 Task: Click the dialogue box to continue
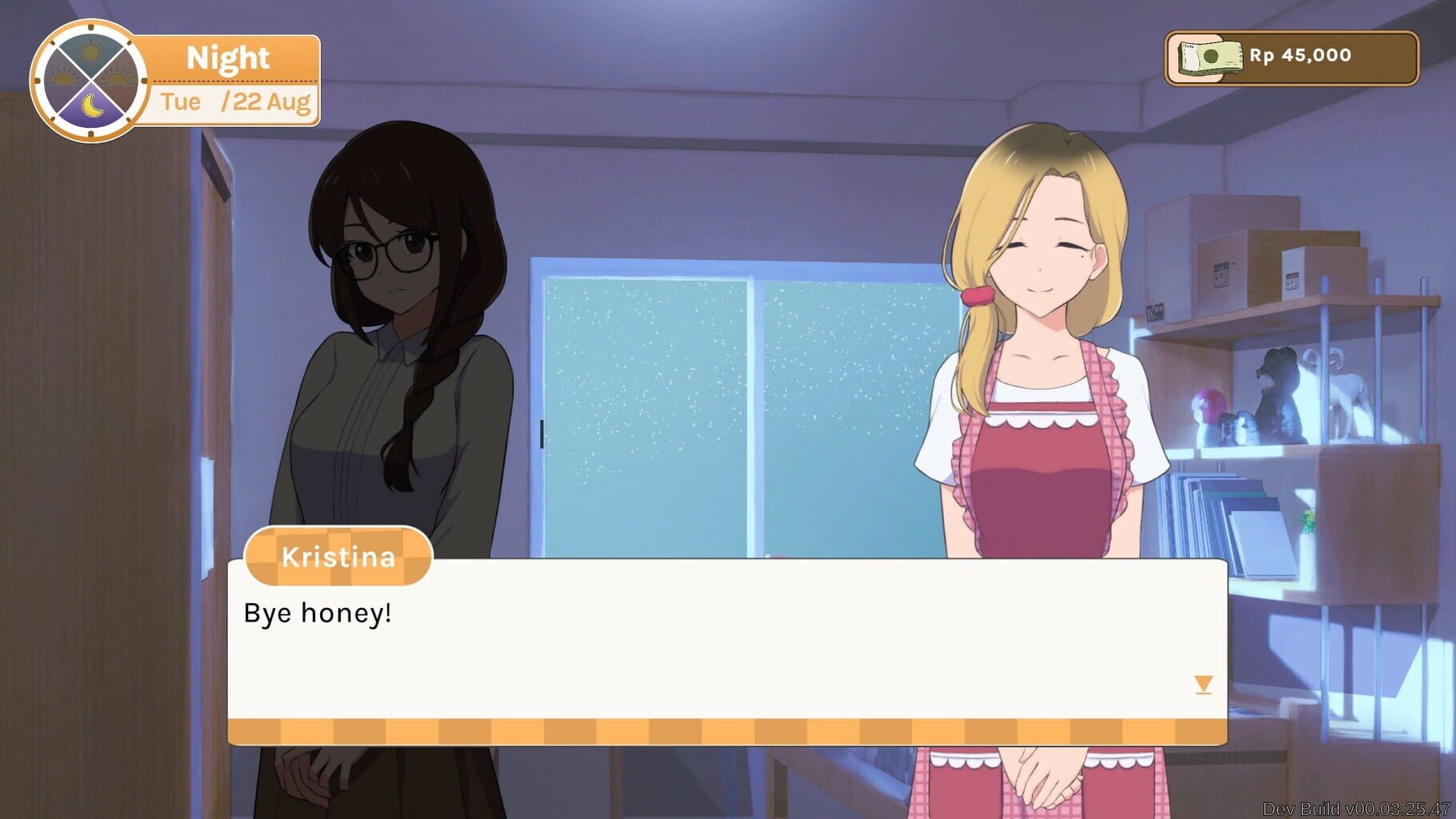(x=728, y=640)
